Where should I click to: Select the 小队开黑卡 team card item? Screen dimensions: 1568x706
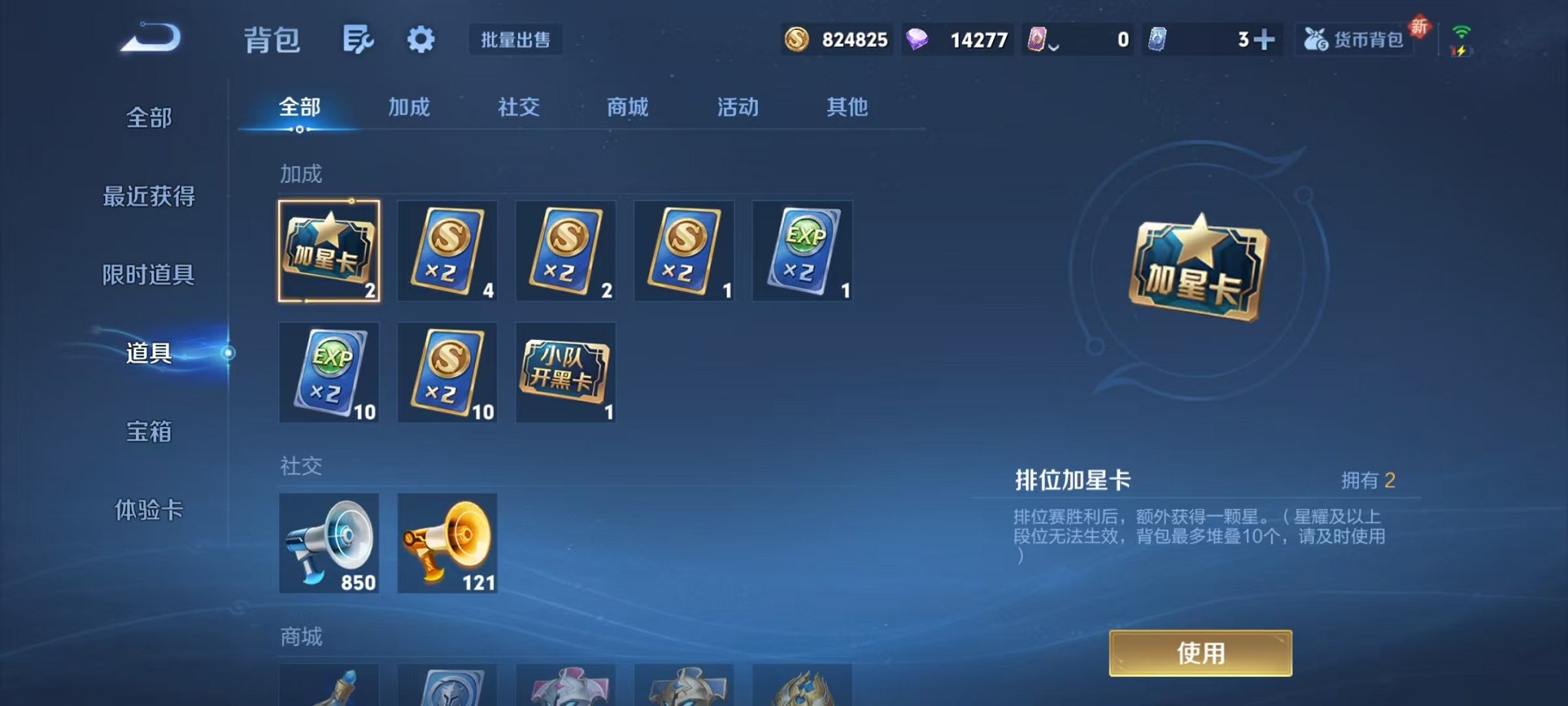click(x=566, y=372)
